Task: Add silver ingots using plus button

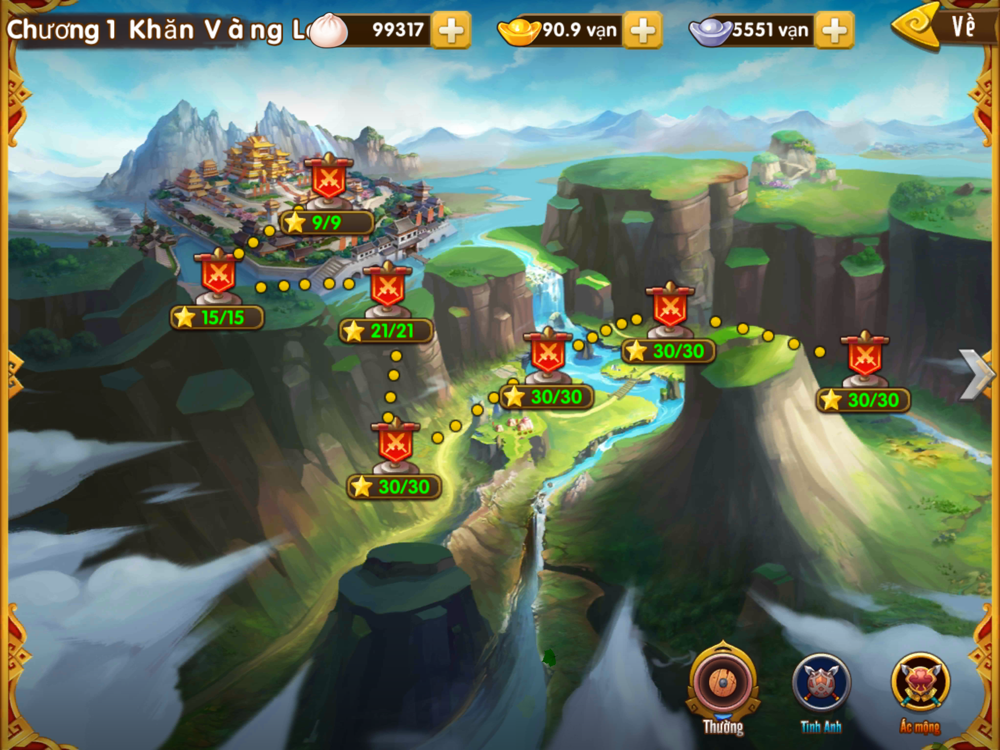Action: click(834, 30)
